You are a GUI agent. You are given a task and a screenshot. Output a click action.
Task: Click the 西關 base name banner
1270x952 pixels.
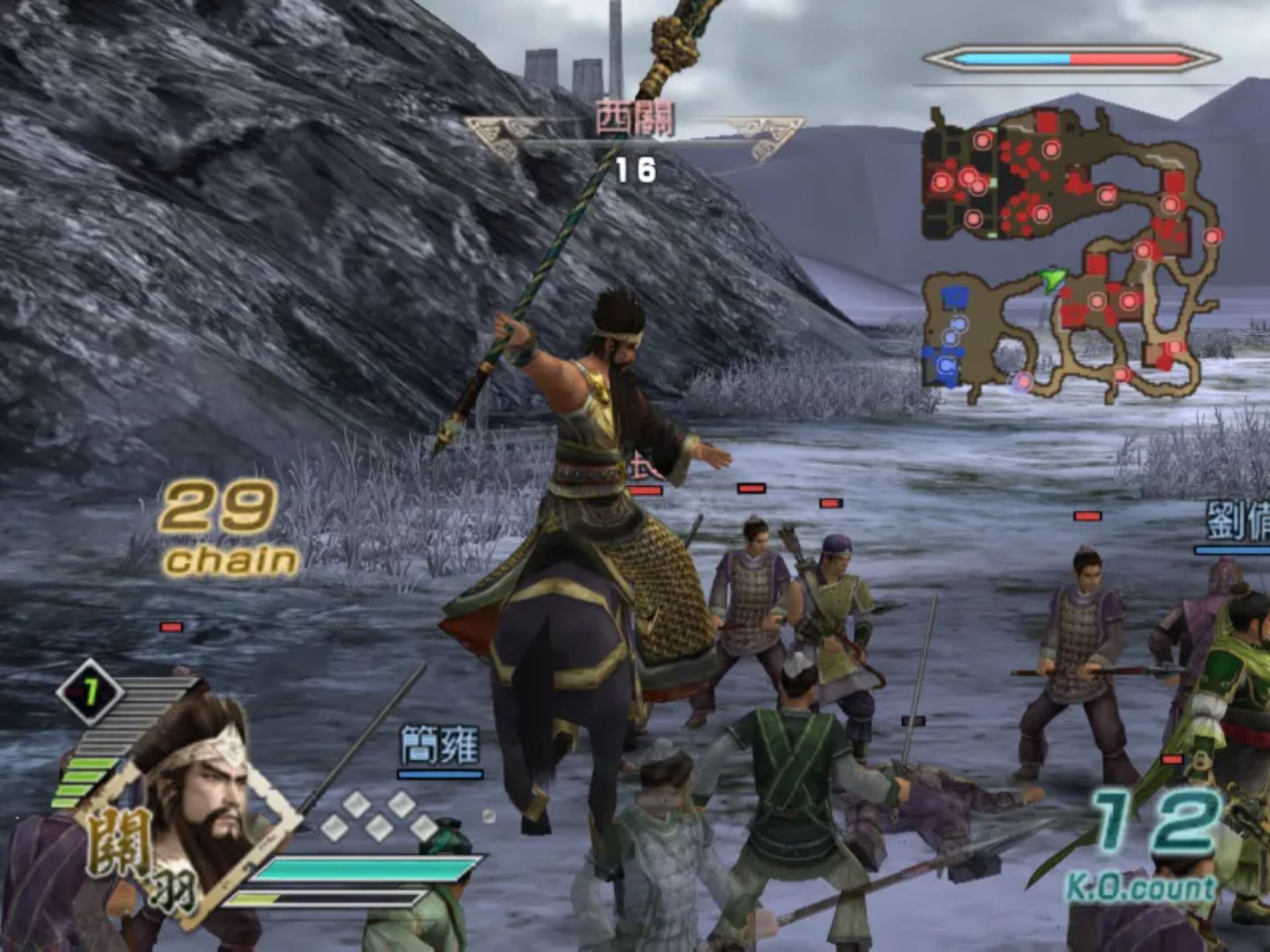pyautogui.click(x=634, y=120)
